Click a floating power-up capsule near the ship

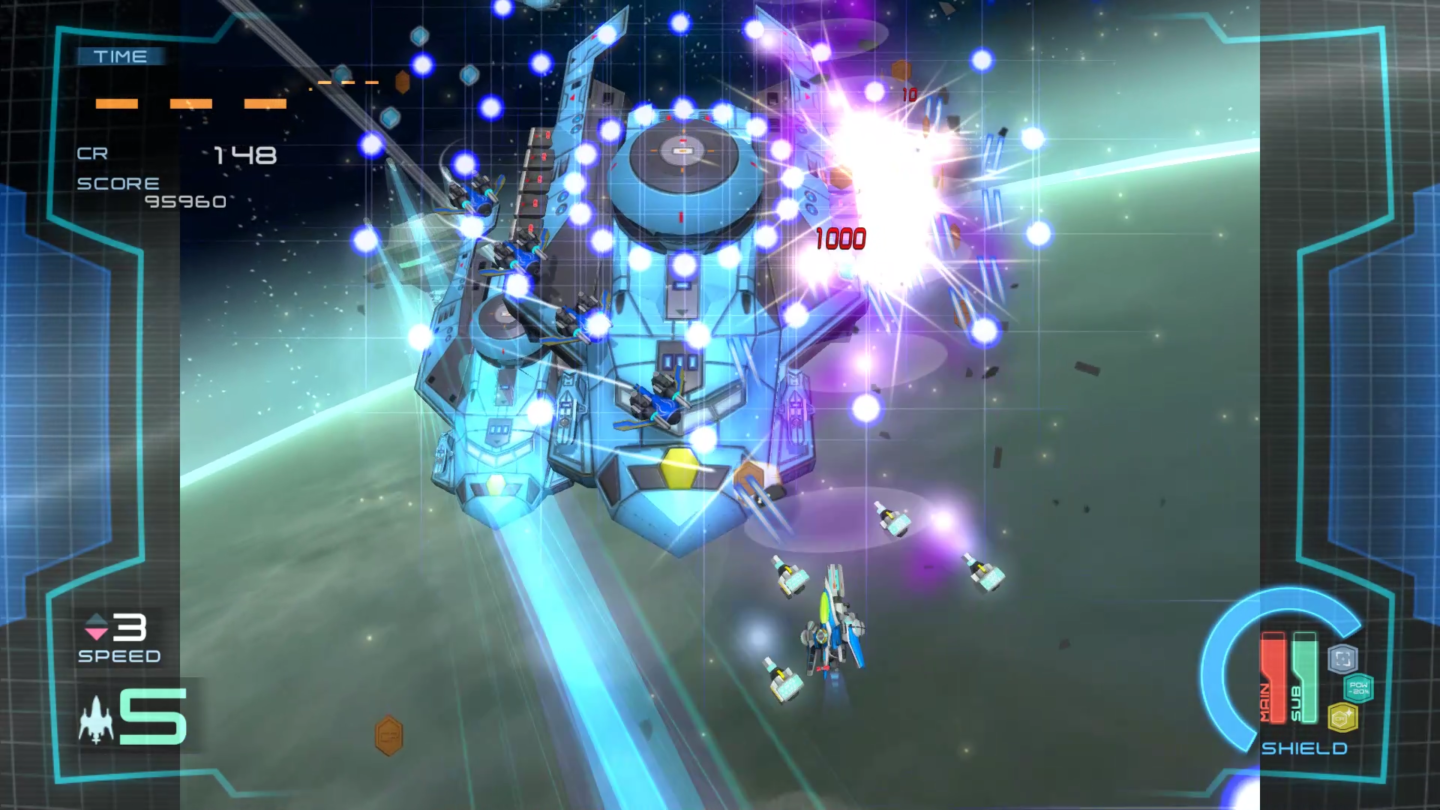coord(786,578)
